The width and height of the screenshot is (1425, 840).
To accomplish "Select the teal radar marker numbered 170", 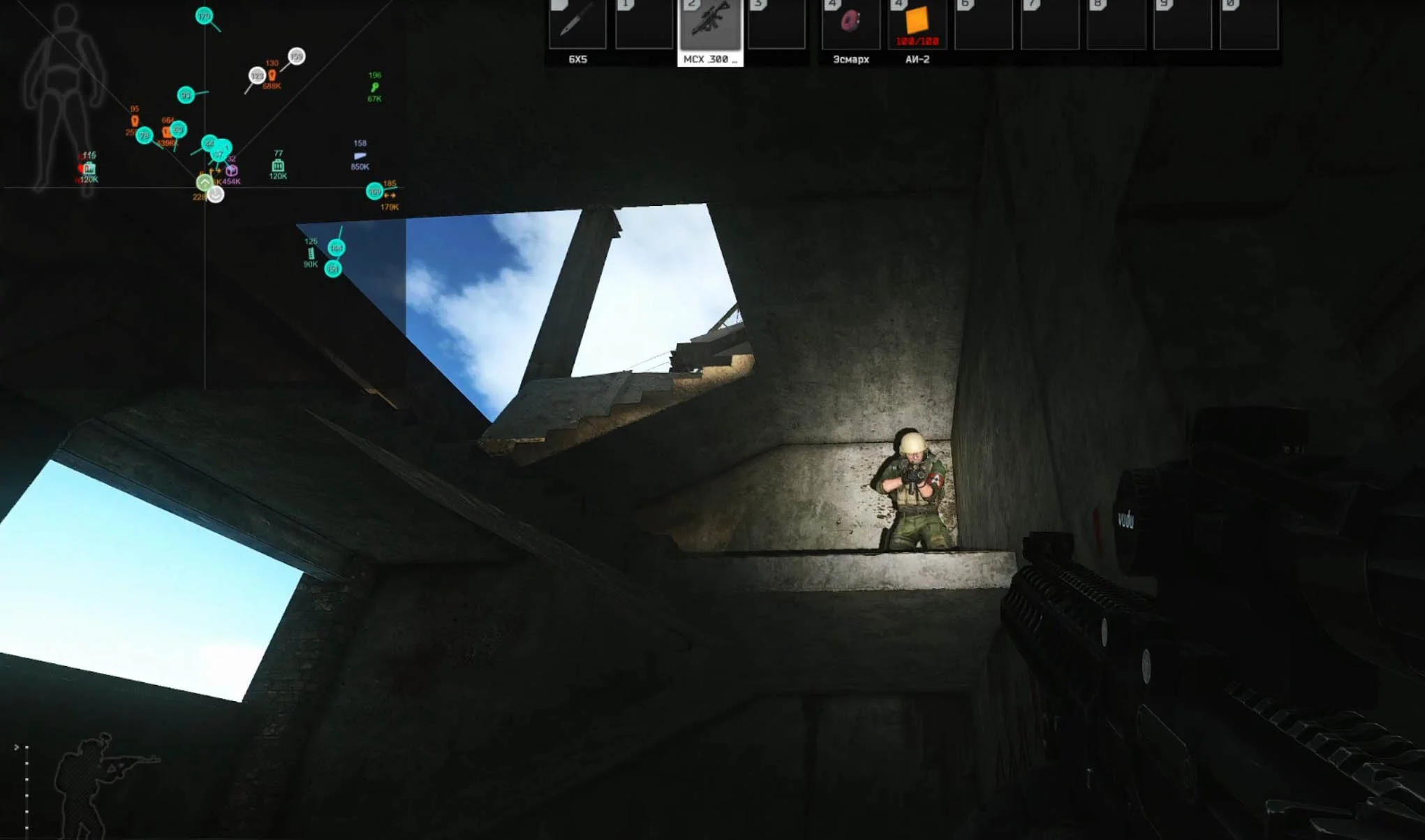I will [x=204, y=16].
